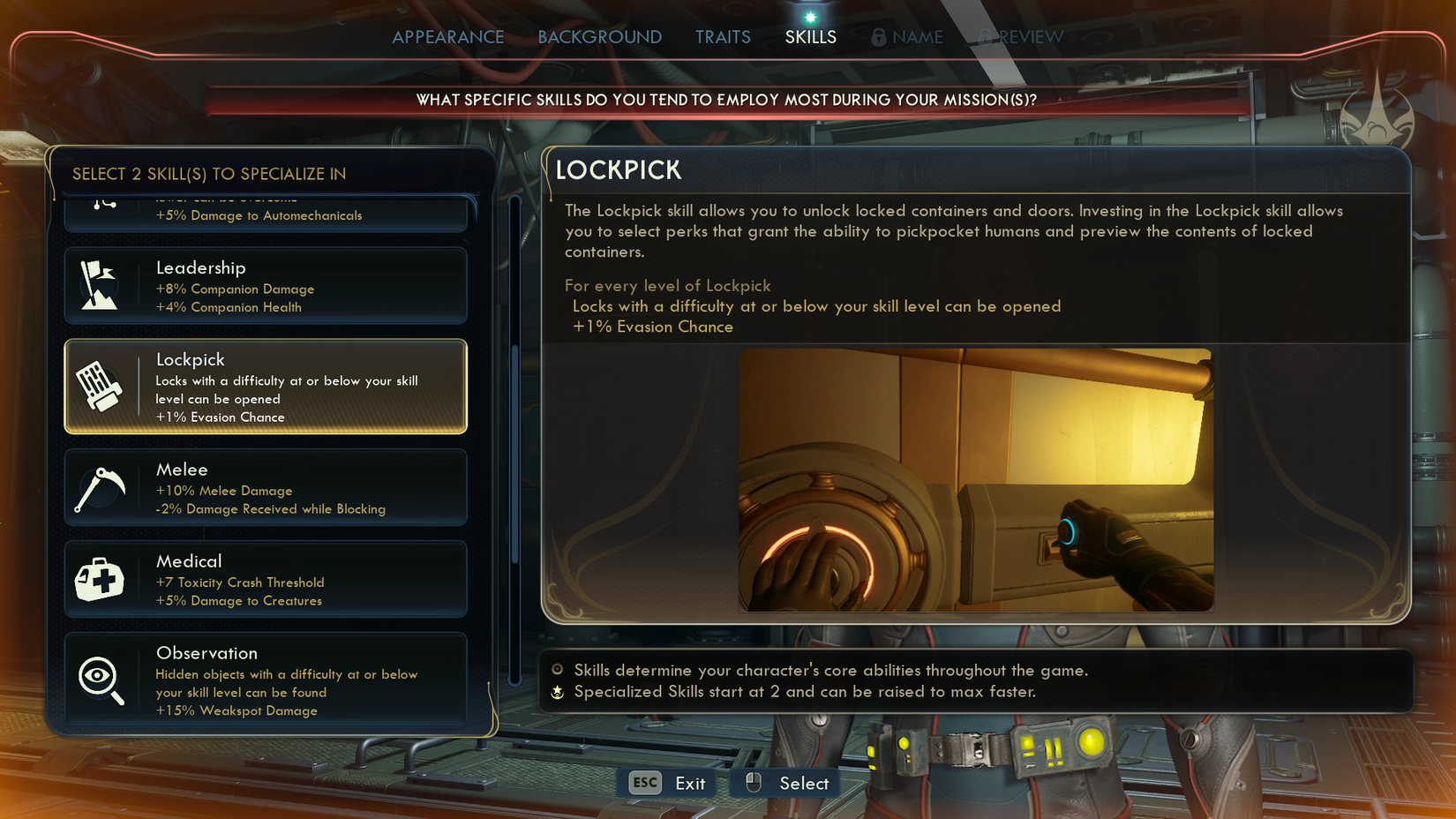Click the Lockpick preview image
1456x819 pixels.
tap(975, 481)
